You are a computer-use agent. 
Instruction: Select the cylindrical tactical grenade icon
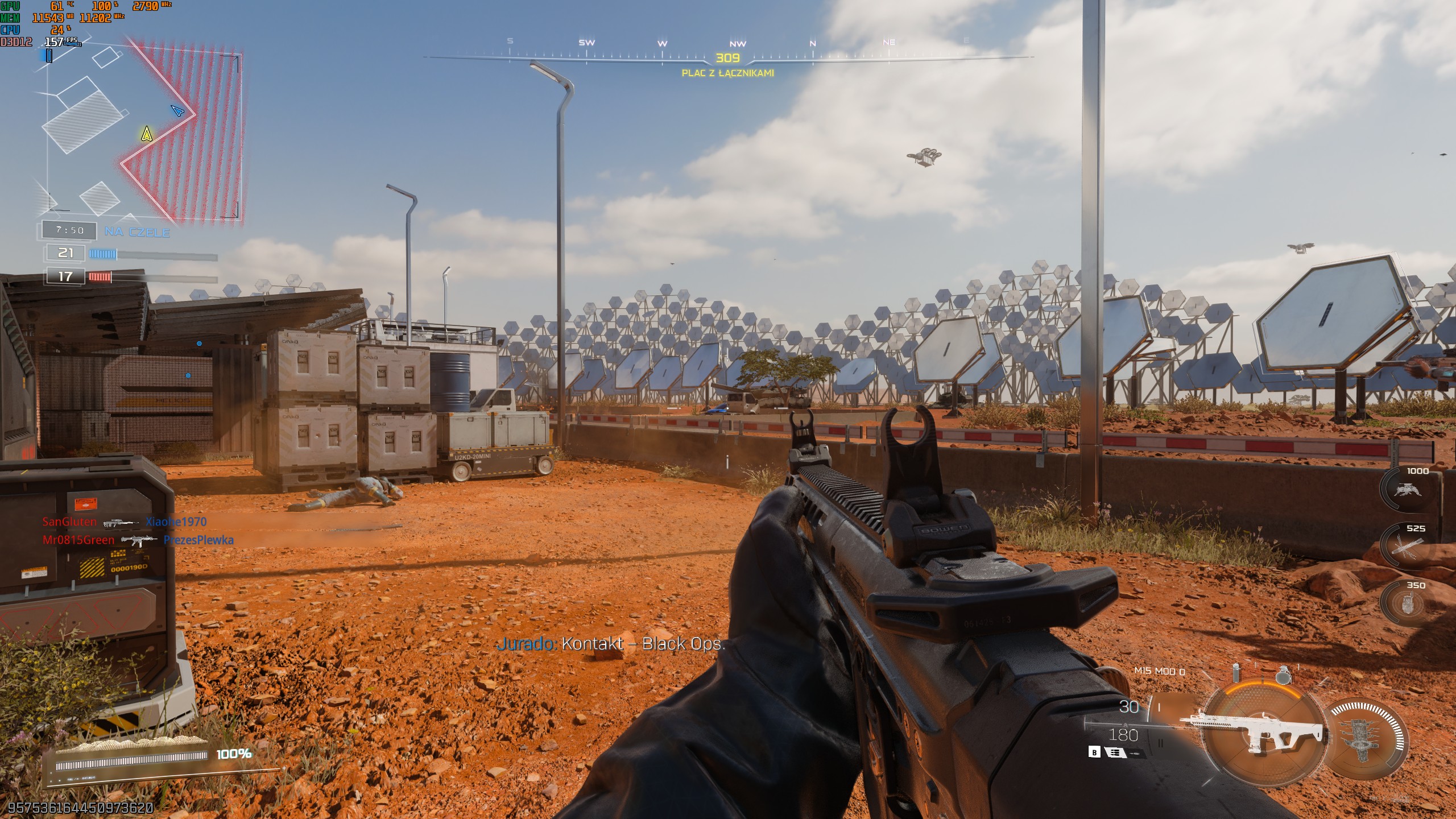click(x=1235, y=672)
